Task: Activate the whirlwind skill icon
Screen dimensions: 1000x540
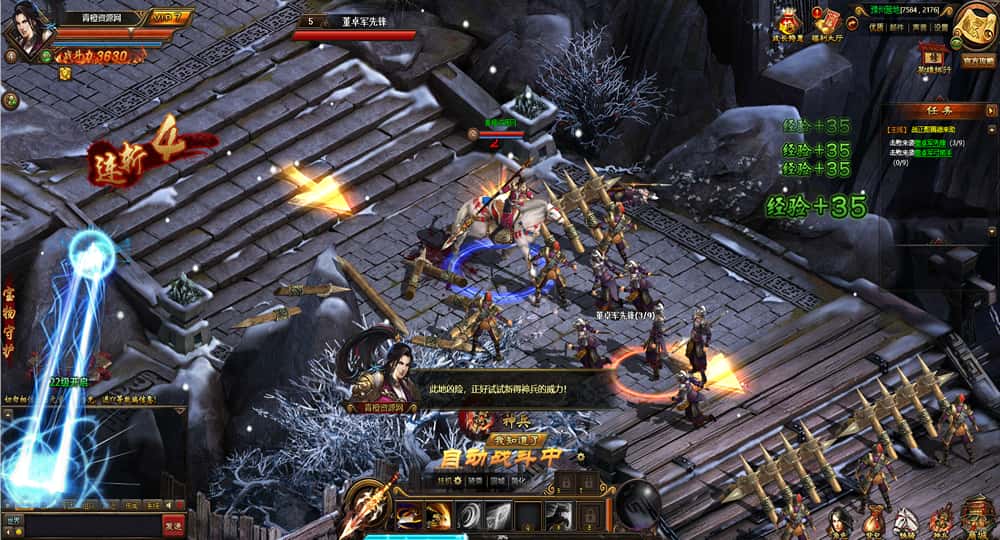Action: [x=468, y=515]
